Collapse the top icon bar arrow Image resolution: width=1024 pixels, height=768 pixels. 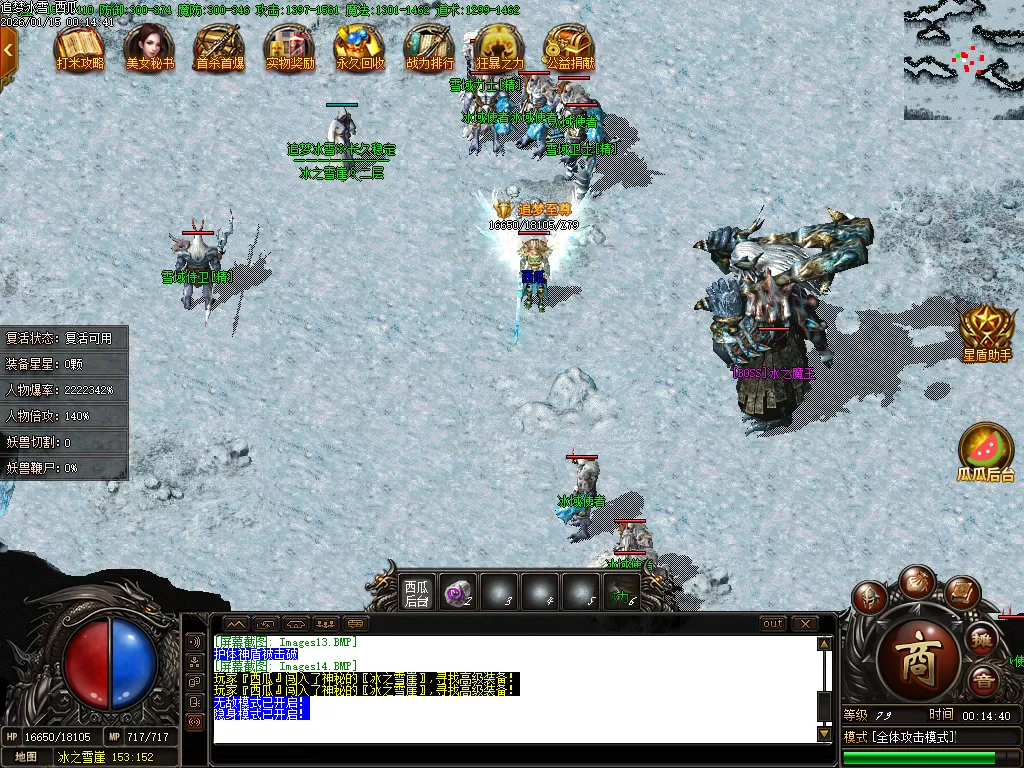(8, 48)
